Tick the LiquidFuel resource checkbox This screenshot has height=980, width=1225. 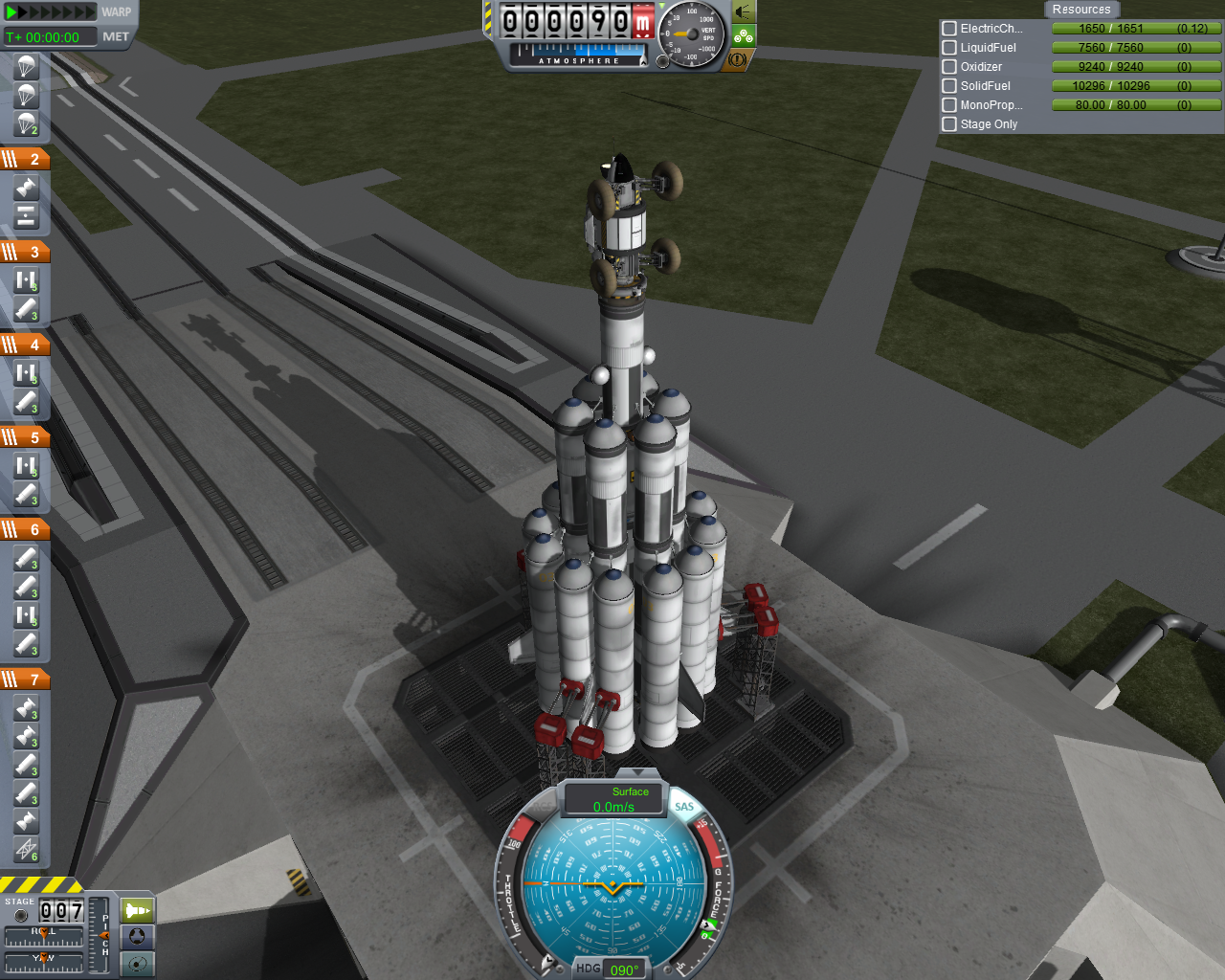[949, 48]
